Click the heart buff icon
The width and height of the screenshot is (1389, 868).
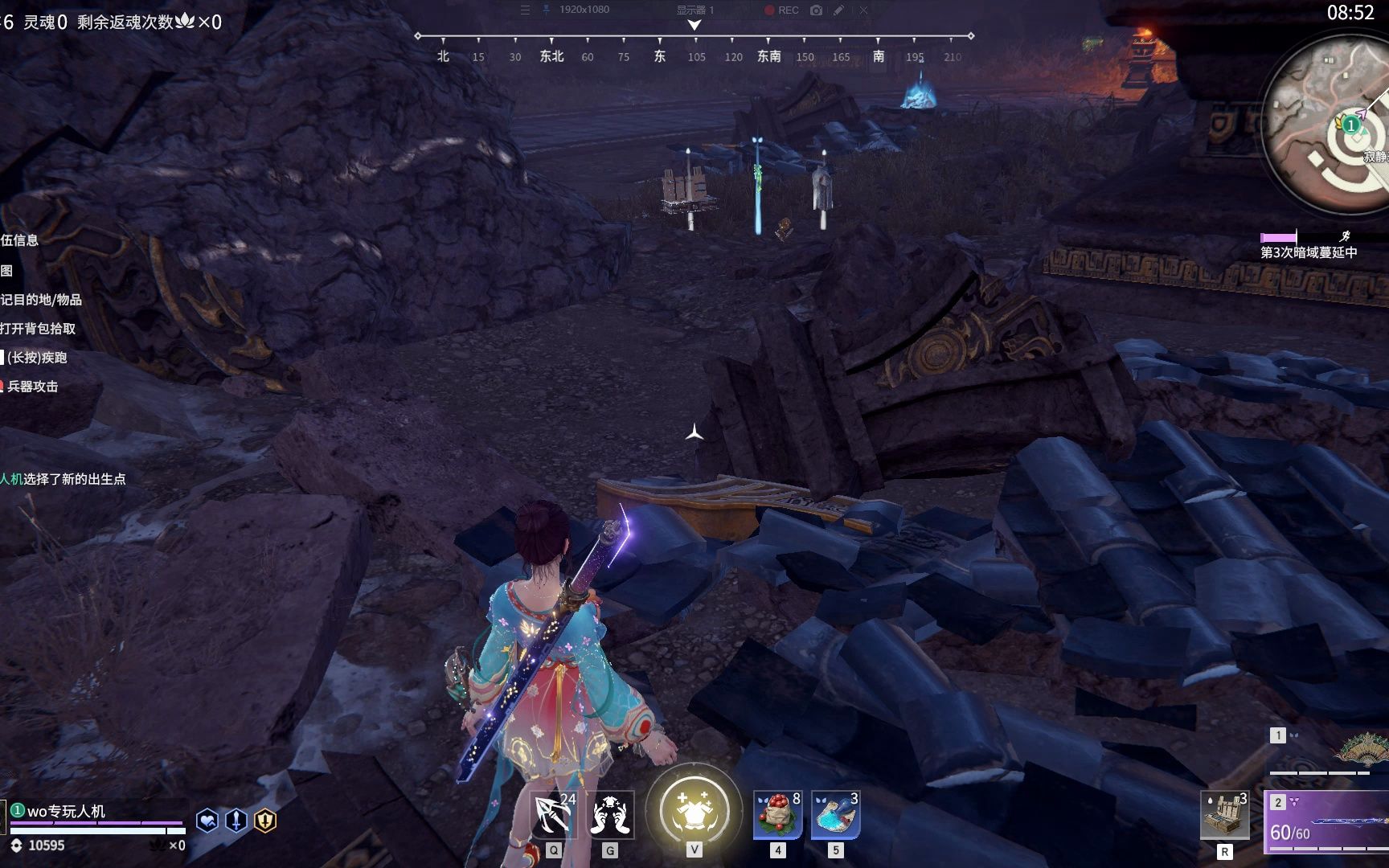pos(207,821)
